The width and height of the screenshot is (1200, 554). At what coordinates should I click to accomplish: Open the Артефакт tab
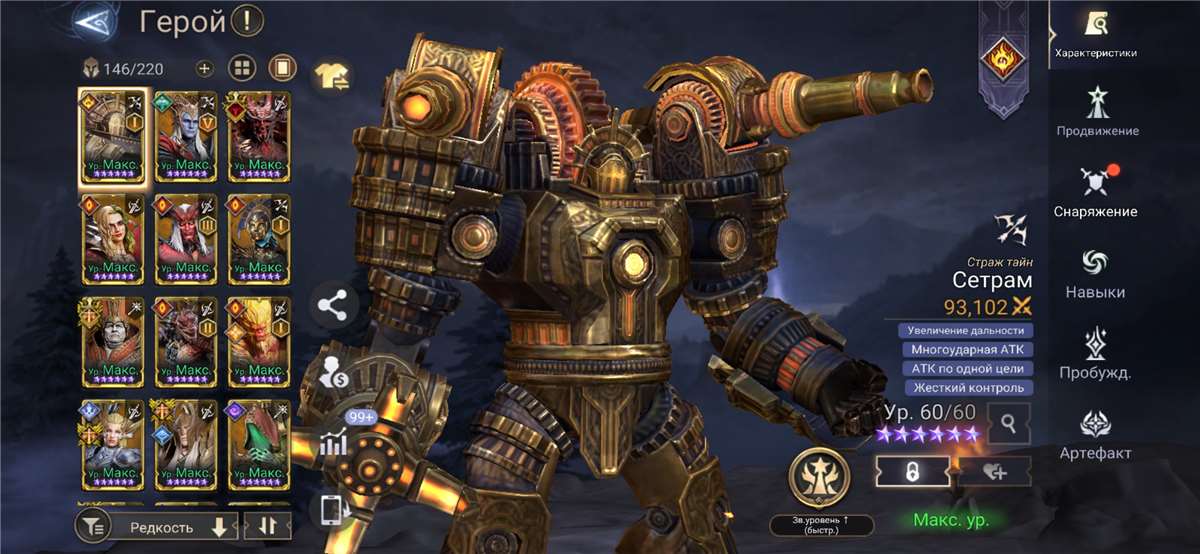(1095, 435)
